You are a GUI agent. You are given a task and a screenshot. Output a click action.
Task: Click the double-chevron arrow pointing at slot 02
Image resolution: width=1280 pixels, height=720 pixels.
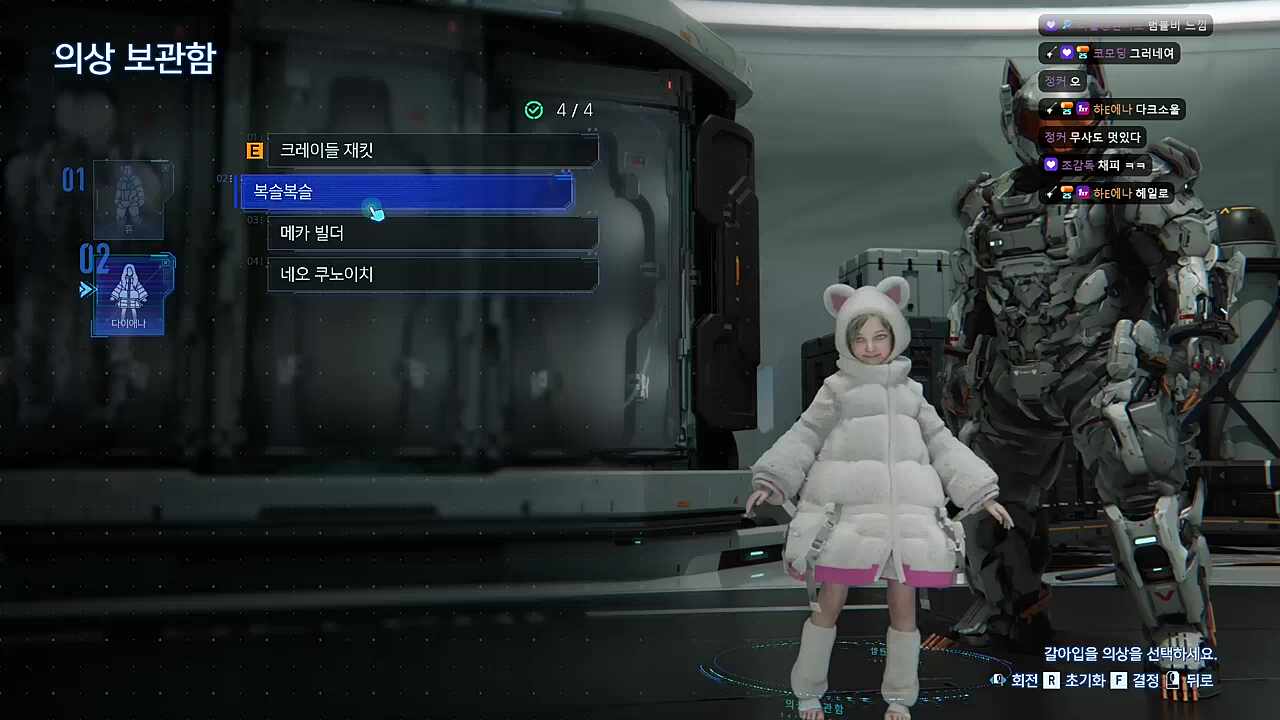pos(88,289)
